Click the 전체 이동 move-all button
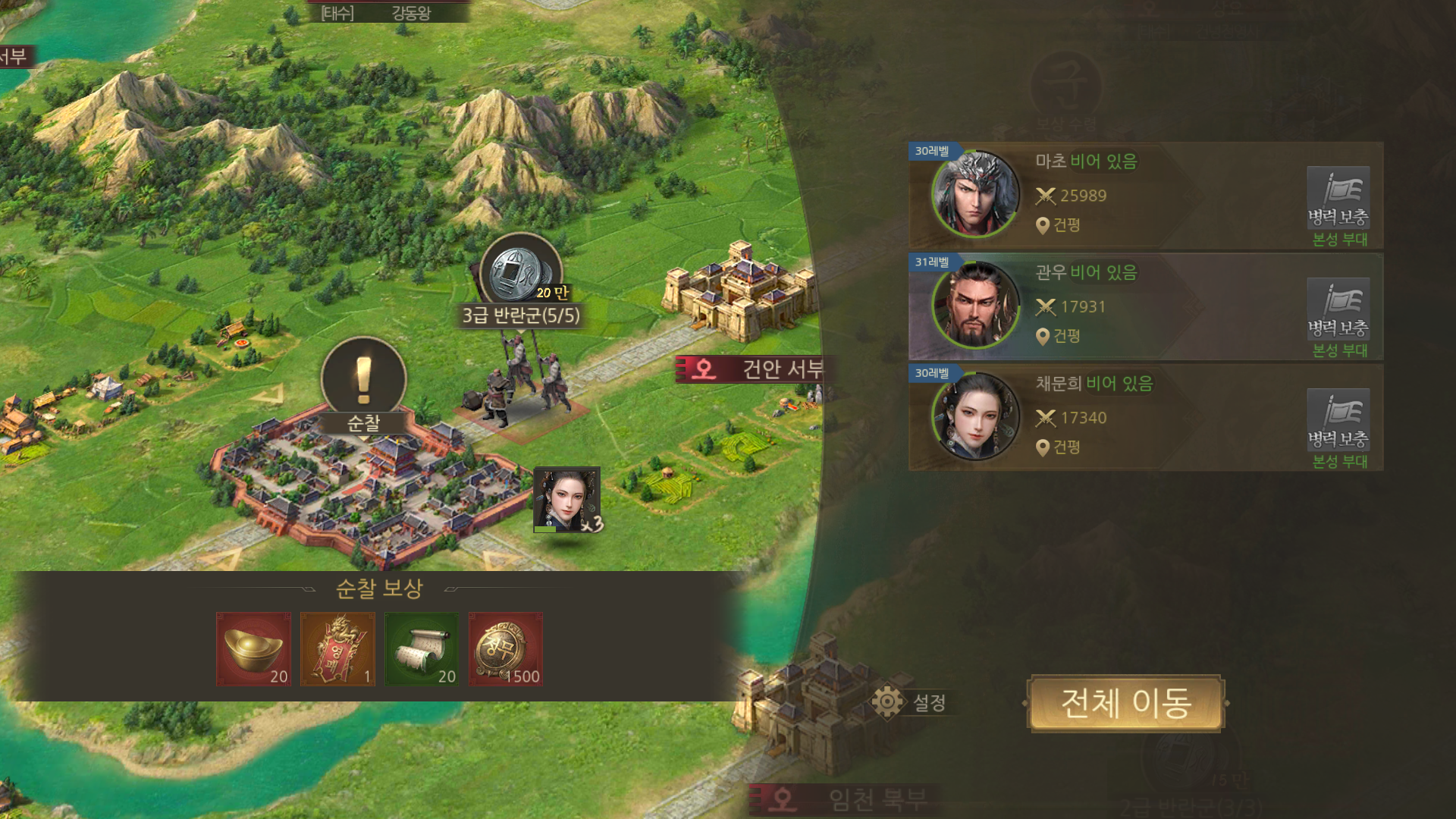Image resolution: width=1456 pixels, height=819 pixels. (x=1125, y=703)
